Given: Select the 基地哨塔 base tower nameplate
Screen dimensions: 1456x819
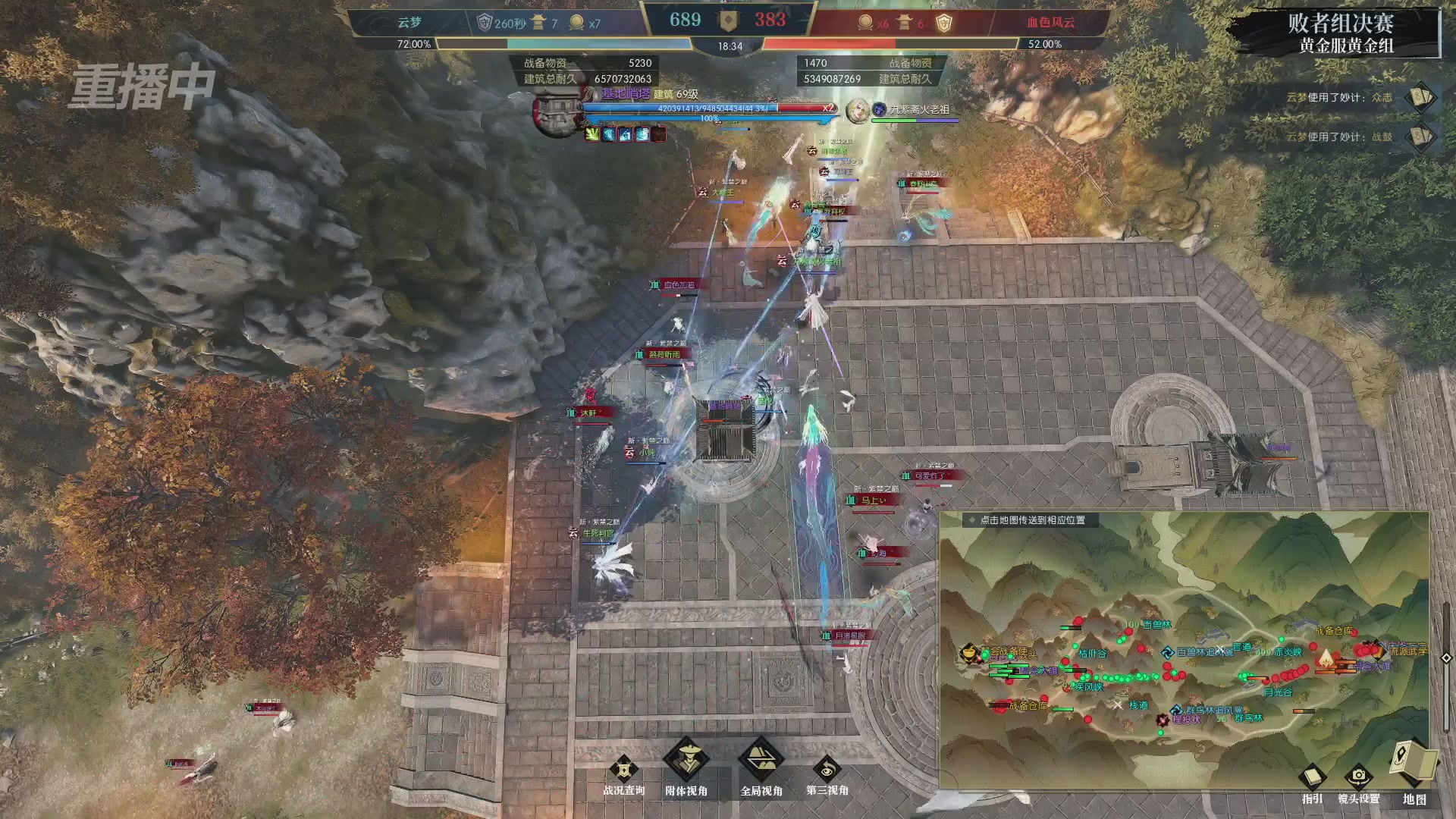Looking at the screenshot, I should point(626,93).
